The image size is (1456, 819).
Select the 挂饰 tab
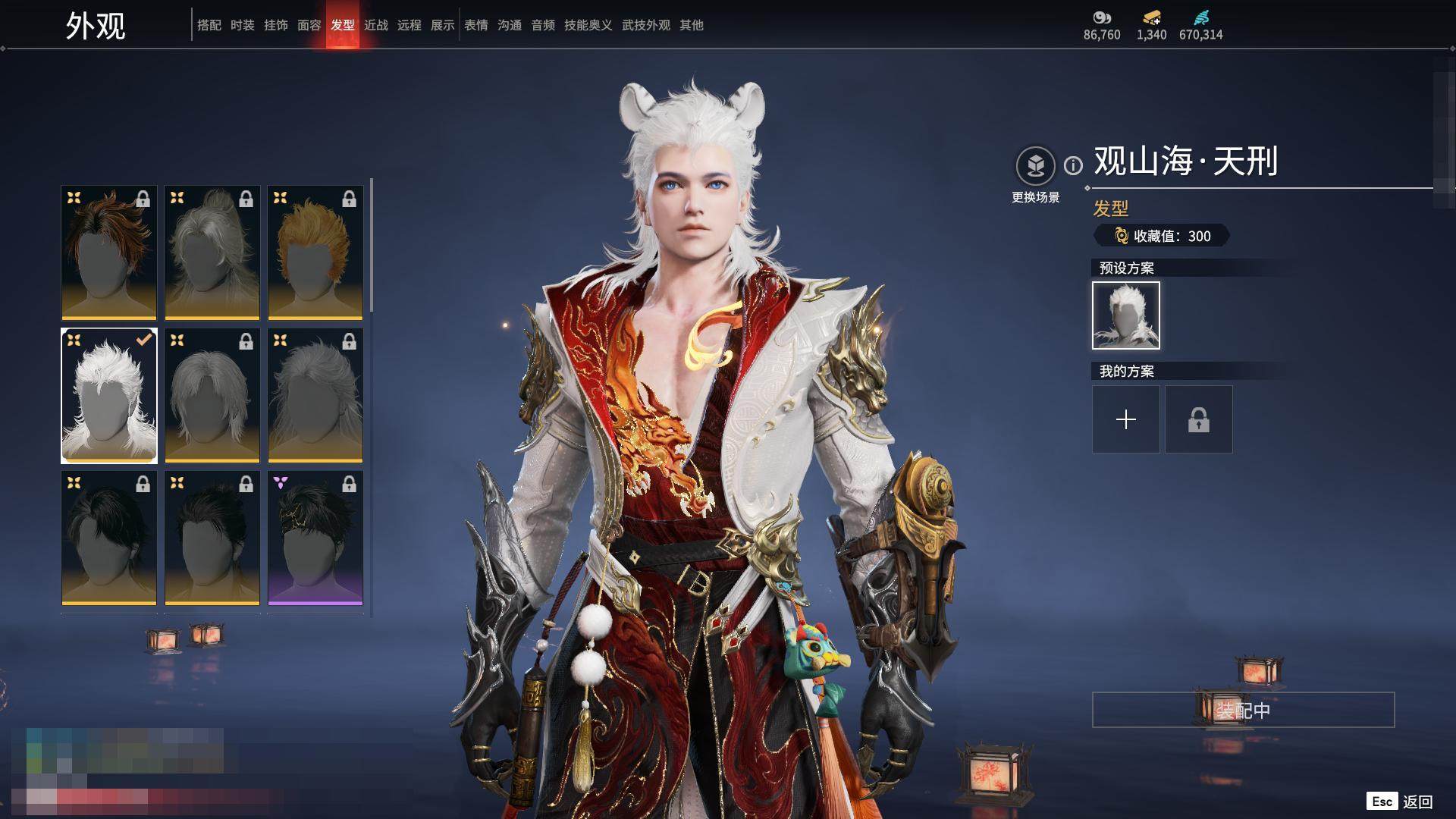click(x=275, y=25)
